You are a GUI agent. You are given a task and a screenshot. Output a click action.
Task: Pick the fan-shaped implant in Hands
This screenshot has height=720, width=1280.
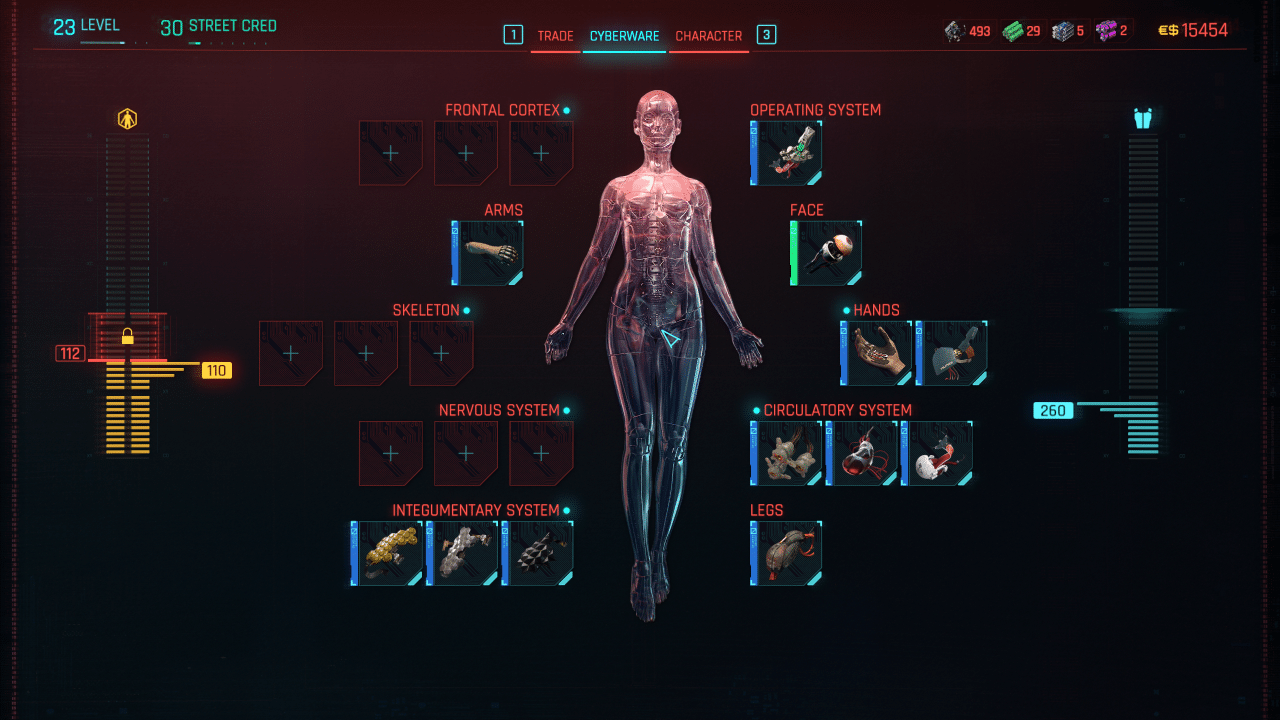point(952,353)
